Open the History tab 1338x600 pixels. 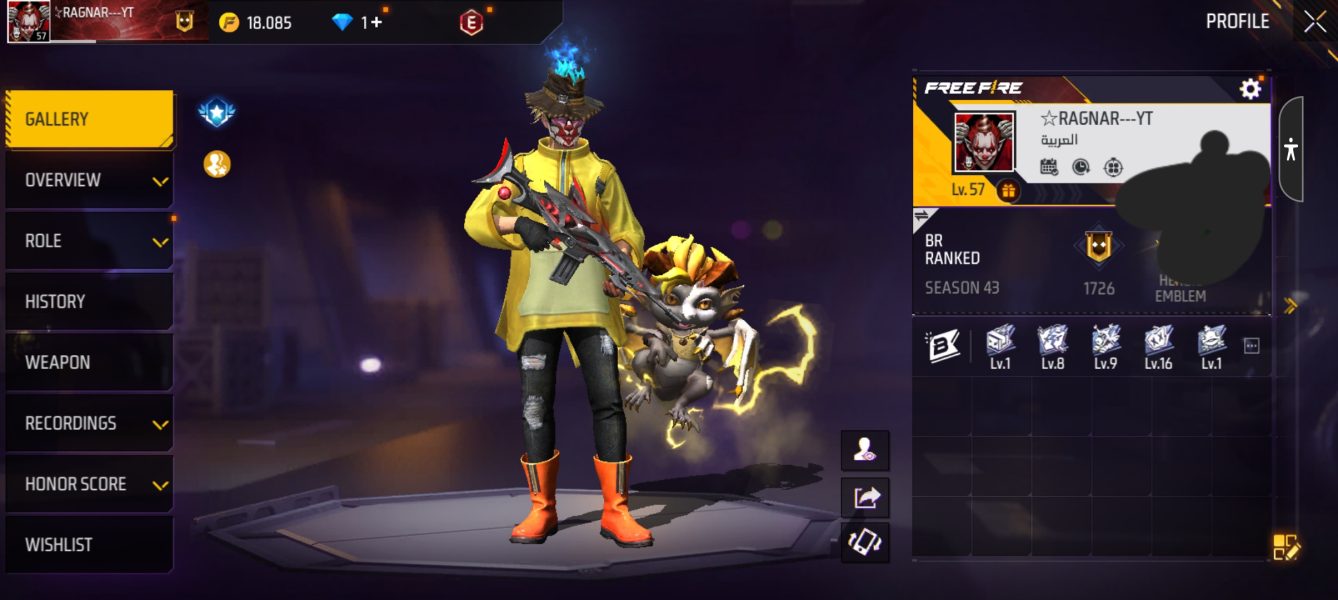[x=89, y=302]
